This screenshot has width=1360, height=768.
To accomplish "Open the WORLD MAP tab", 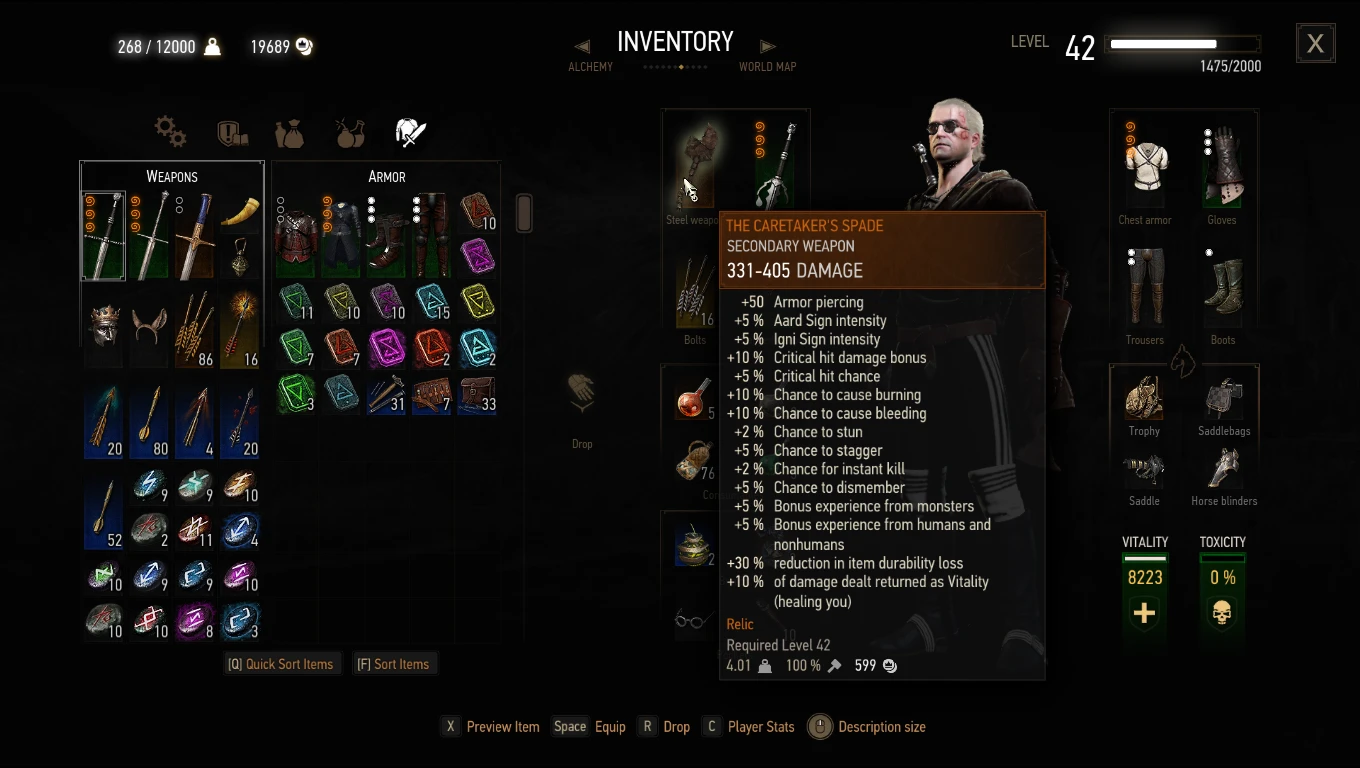I will (767, 66).
